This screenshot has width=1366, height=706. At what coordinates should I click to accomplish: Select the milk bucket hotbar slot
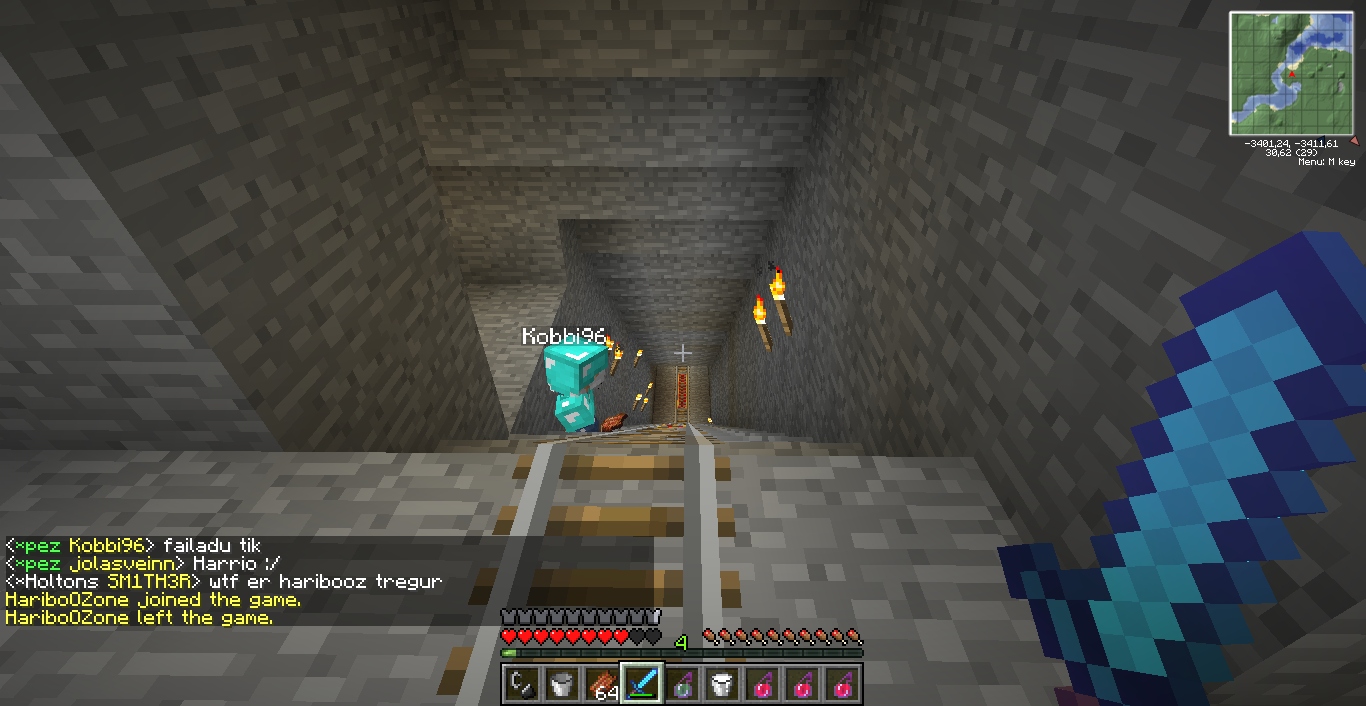[x=721, y=684]
